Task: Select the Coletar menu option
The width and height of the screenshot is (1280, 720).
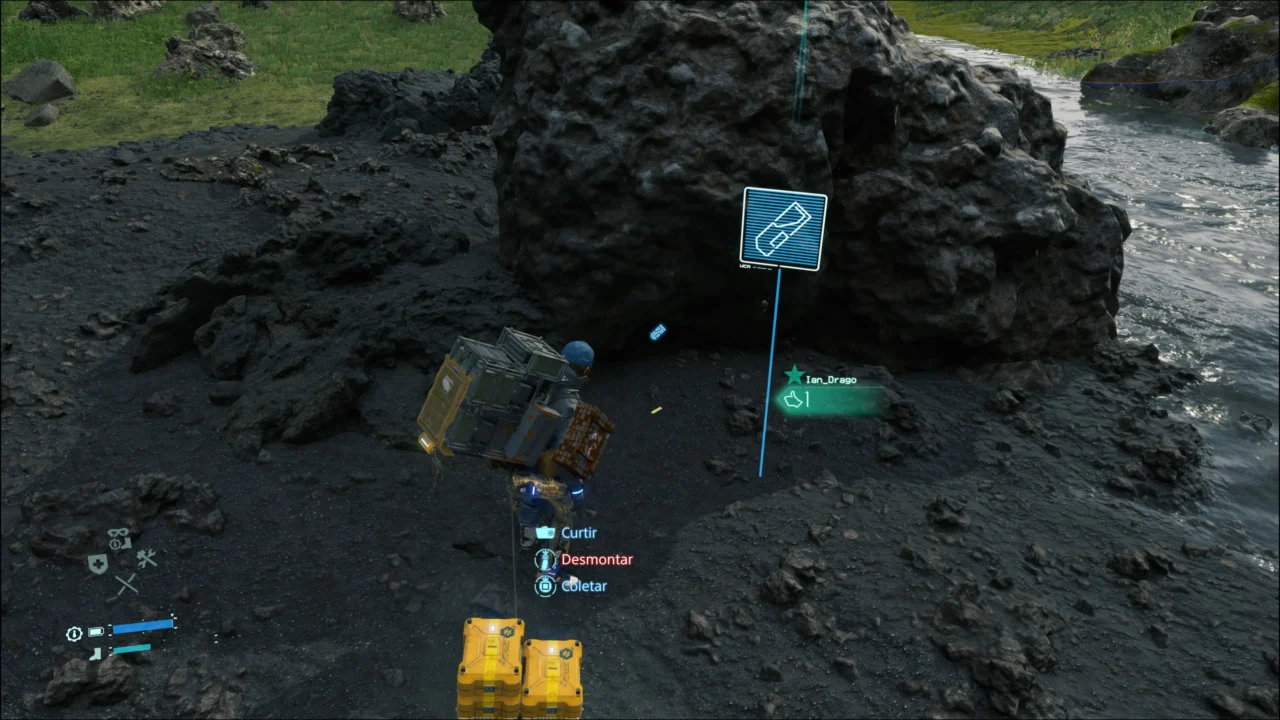Action: (584, 586)
